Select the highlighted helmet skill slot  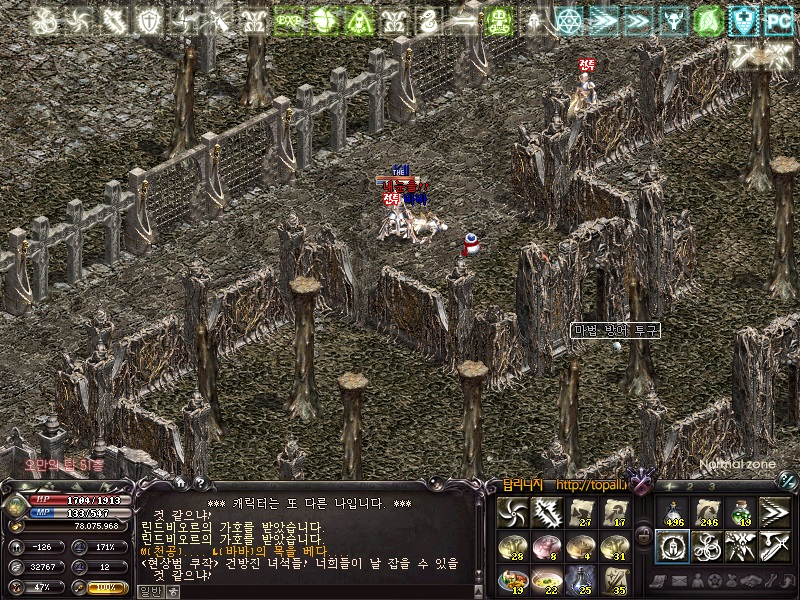point(673,545)
